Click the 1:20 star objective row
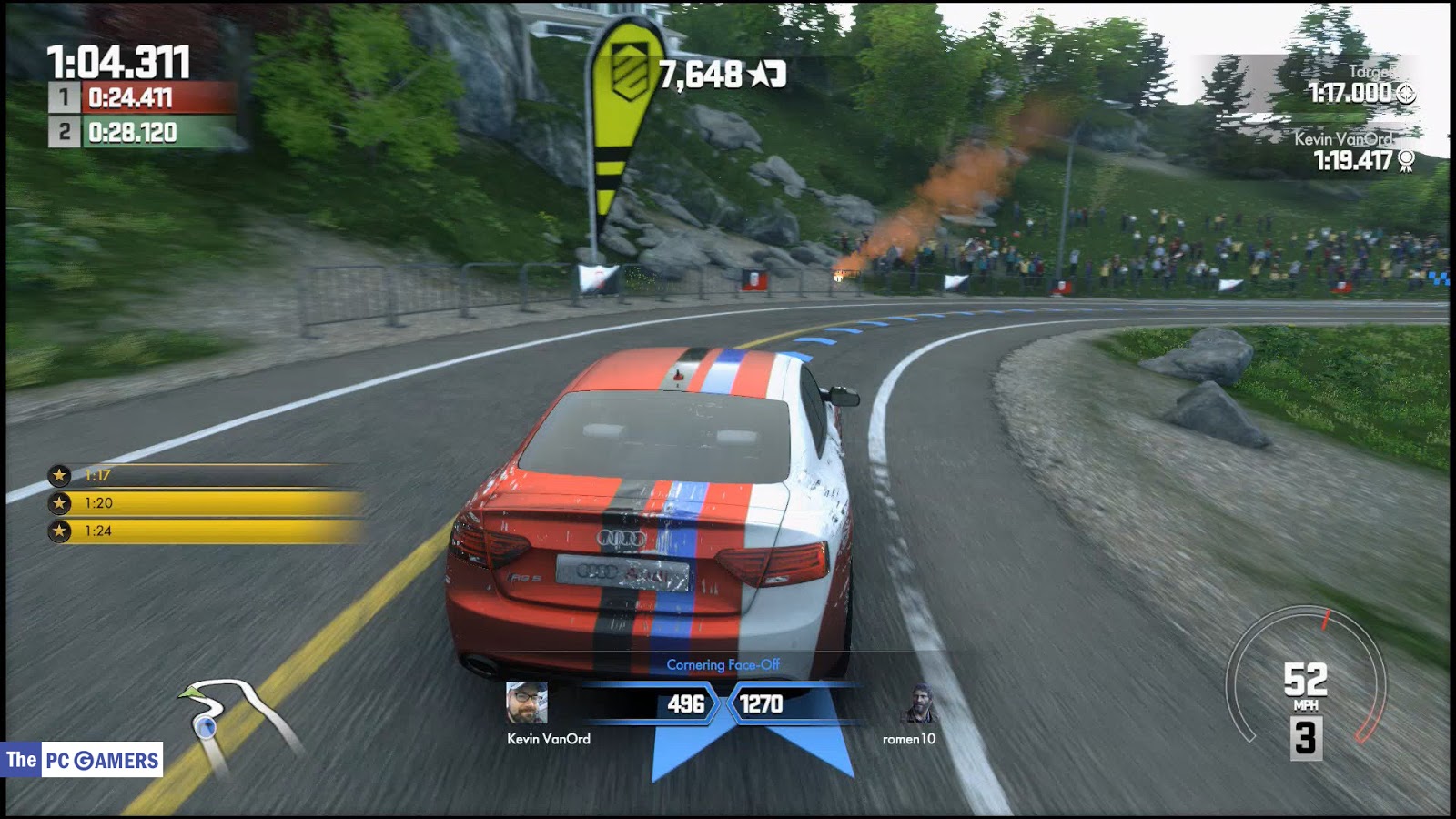This screenshot has width=1456, height=819. [205, 503]
